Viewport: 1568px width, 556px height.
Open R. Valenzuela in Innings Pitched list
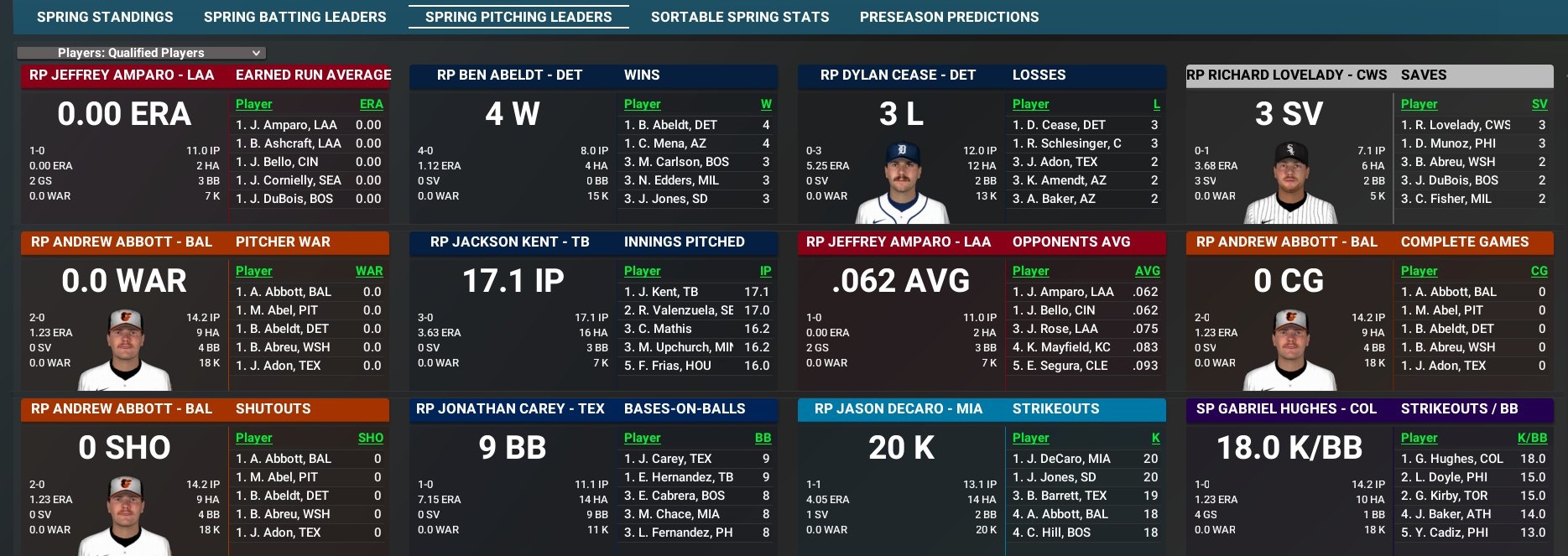point(679,310)
